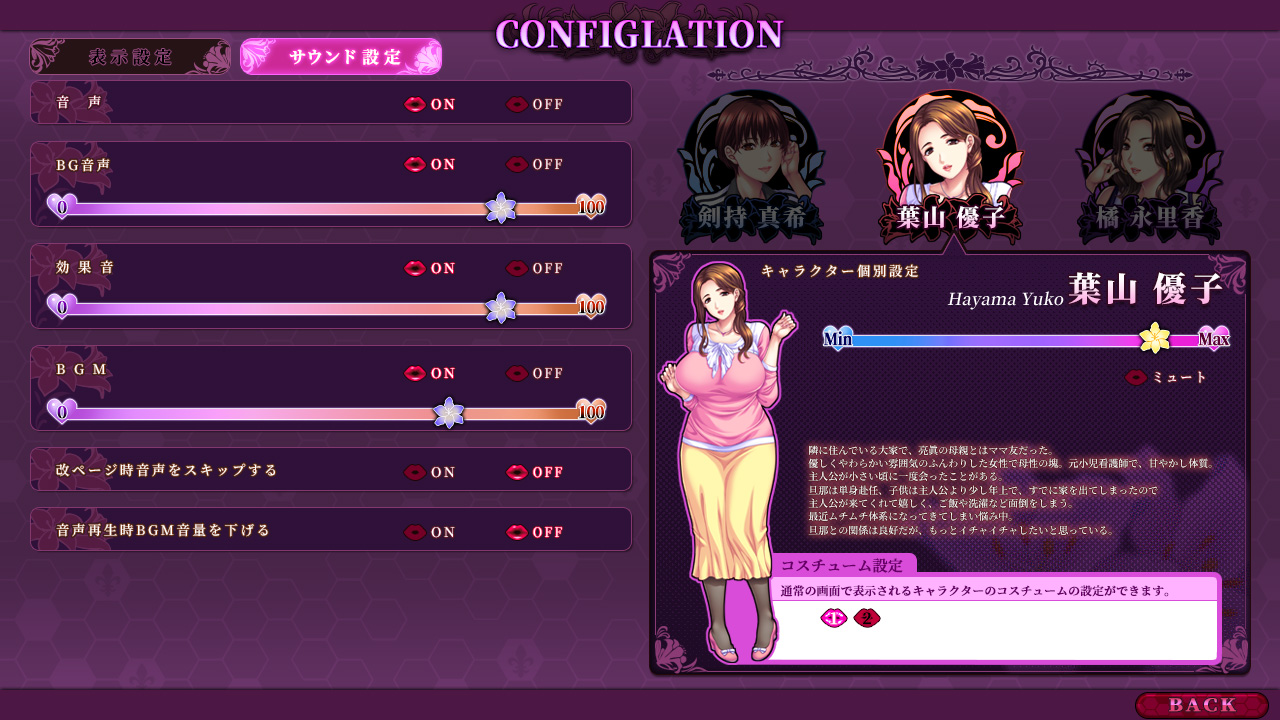
Task: Switch to the 表示設定 display settings tab
Action: [130, 57]
